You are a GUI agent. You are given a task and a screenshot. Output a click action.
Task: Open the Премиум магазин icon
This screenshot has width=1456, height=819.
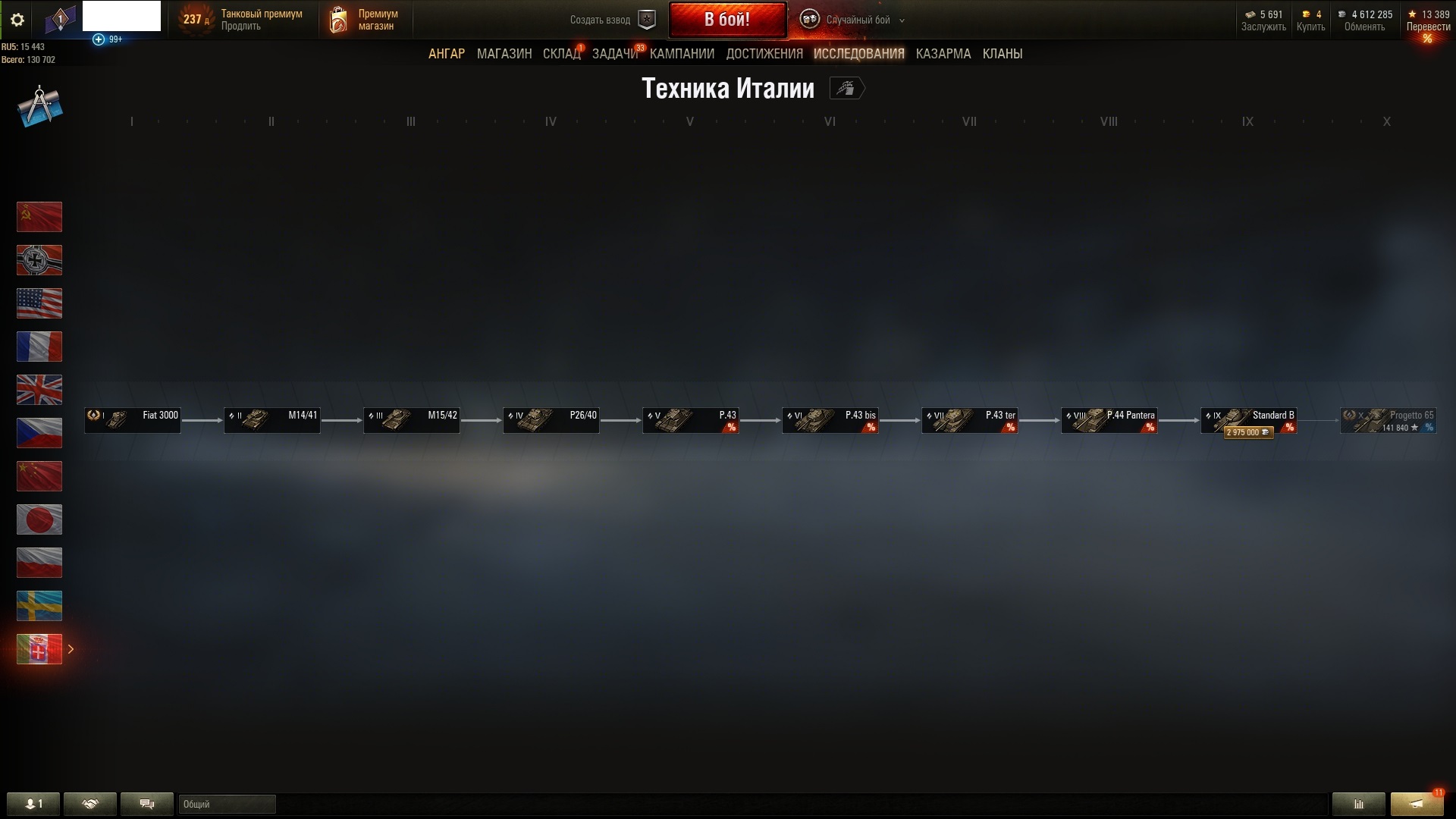[338, 20]
